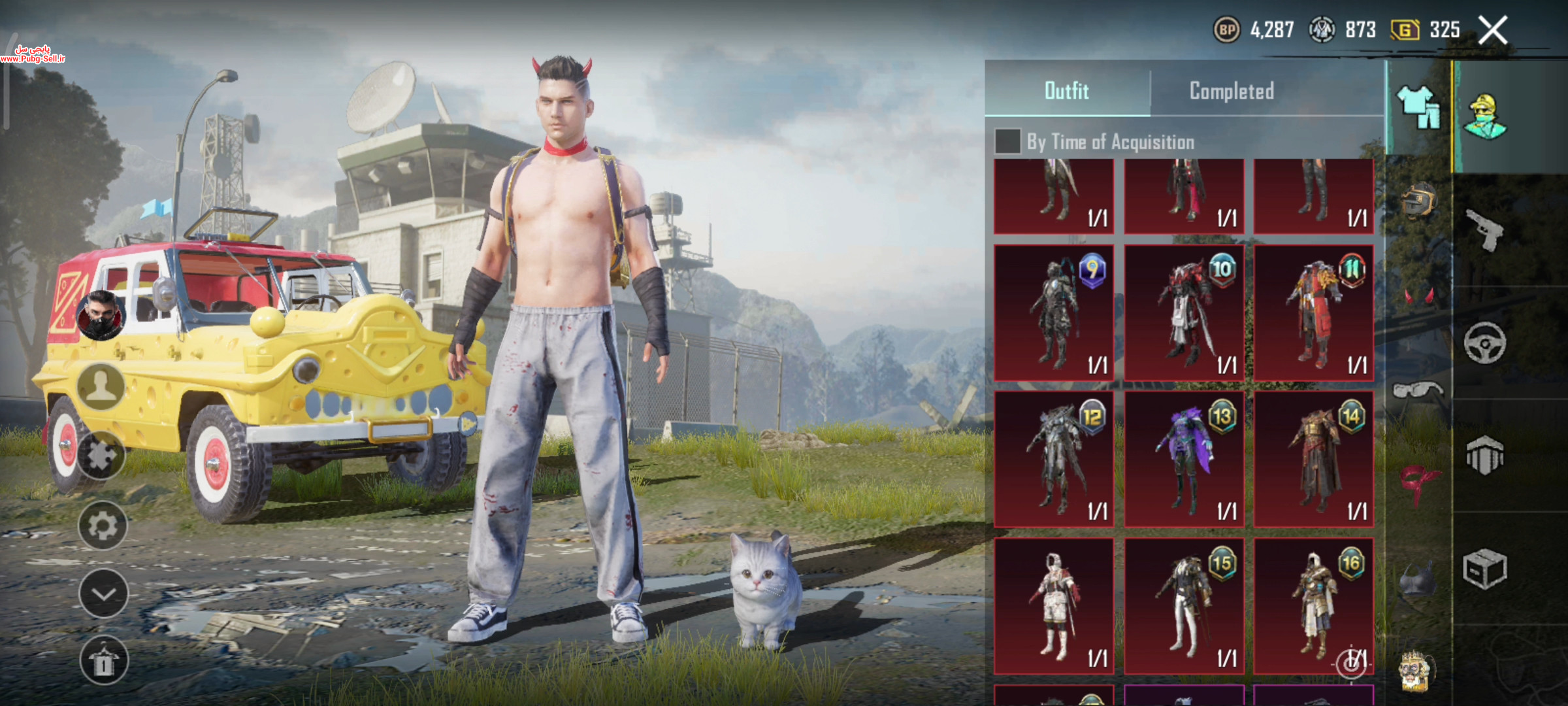Screen dimensions: 1568x706
Task: Open the glasses accessory category
Action: [x=1416, y=390]
